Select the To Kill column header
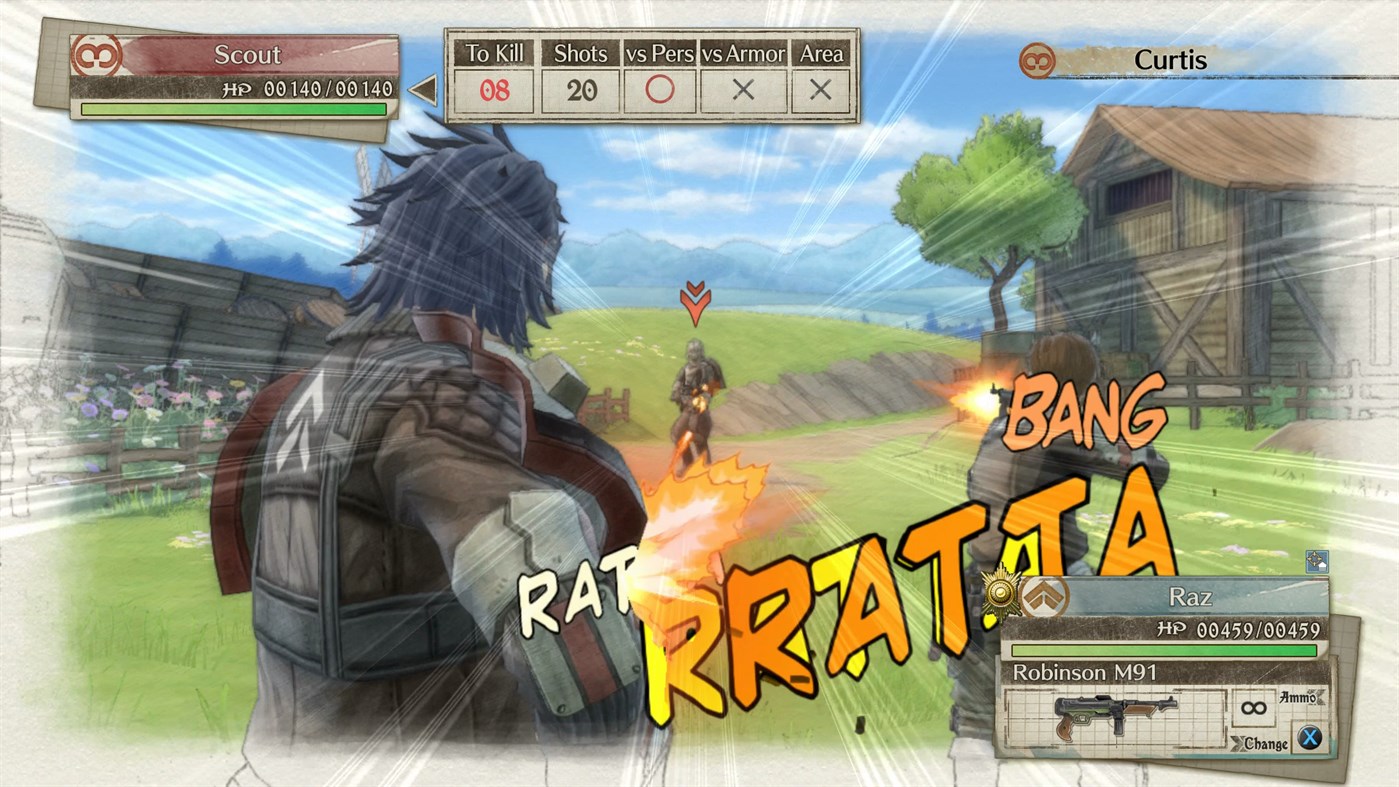This screenshot has height=787, width=1399. pos(493,54)
